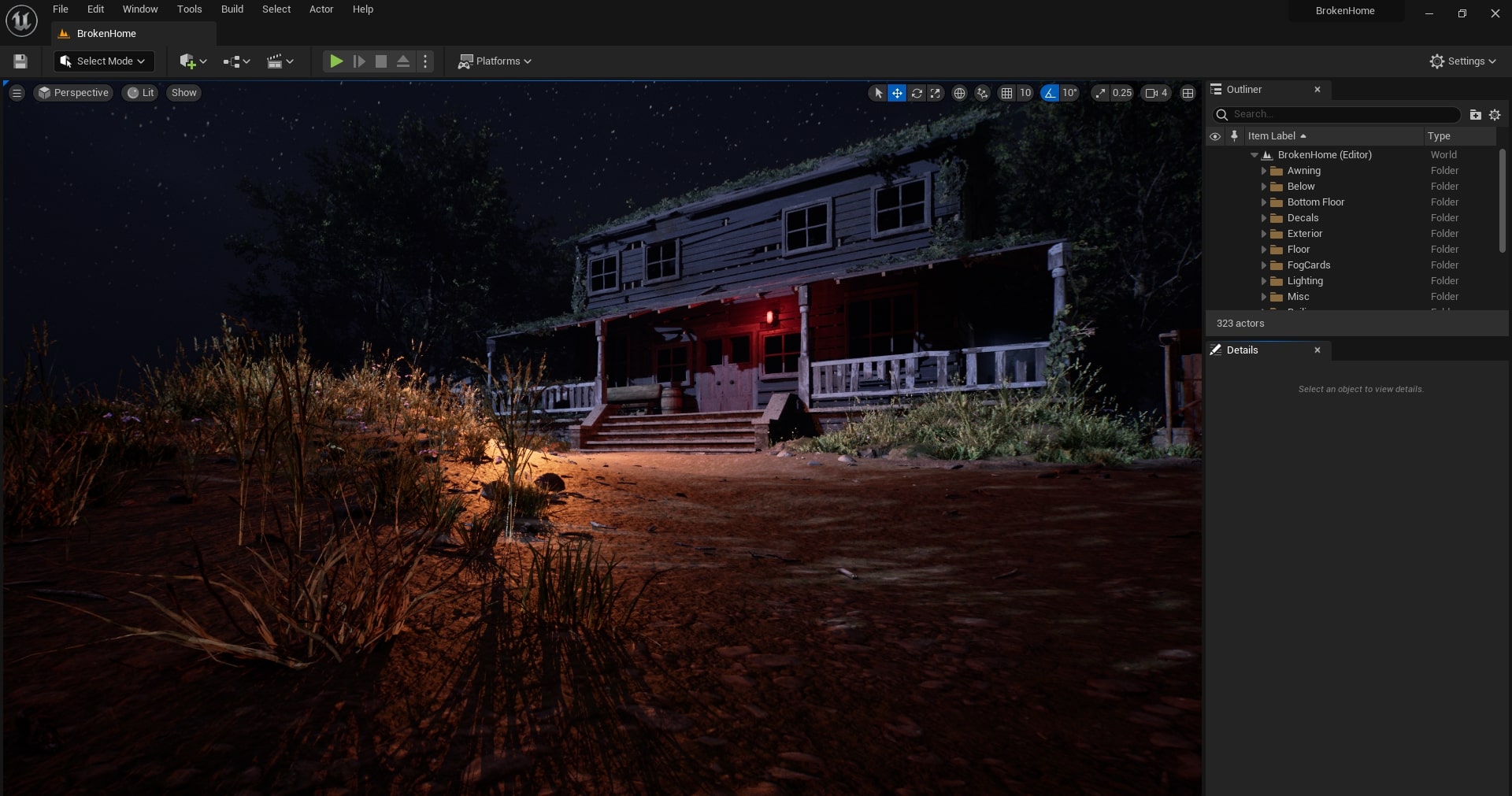Close the Details panel tab
This screenshot has width=1512, height=796.
click(1317, 350)
